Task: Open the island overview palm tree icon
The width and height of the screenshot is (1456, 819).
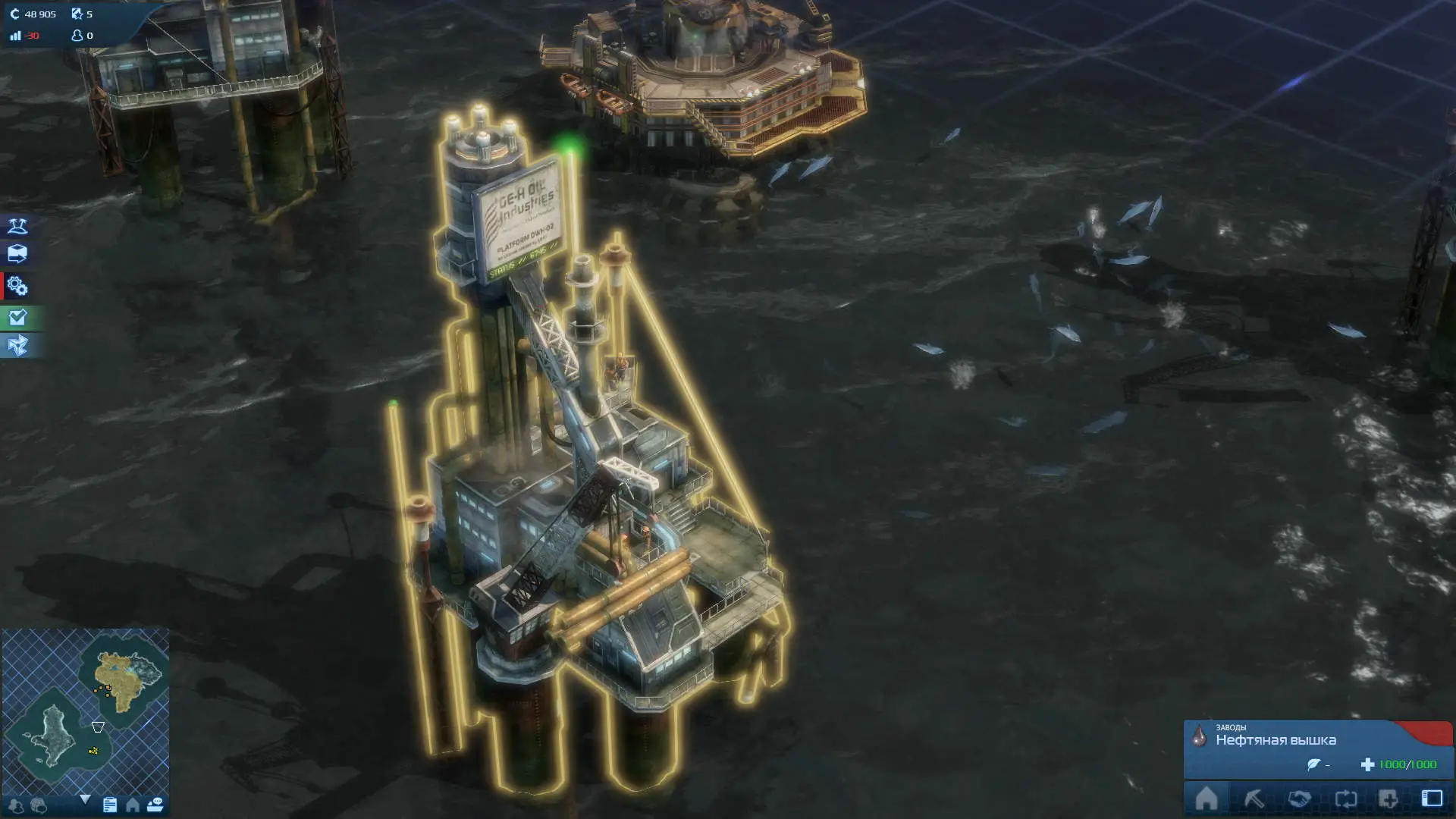Action: (17, 226)
